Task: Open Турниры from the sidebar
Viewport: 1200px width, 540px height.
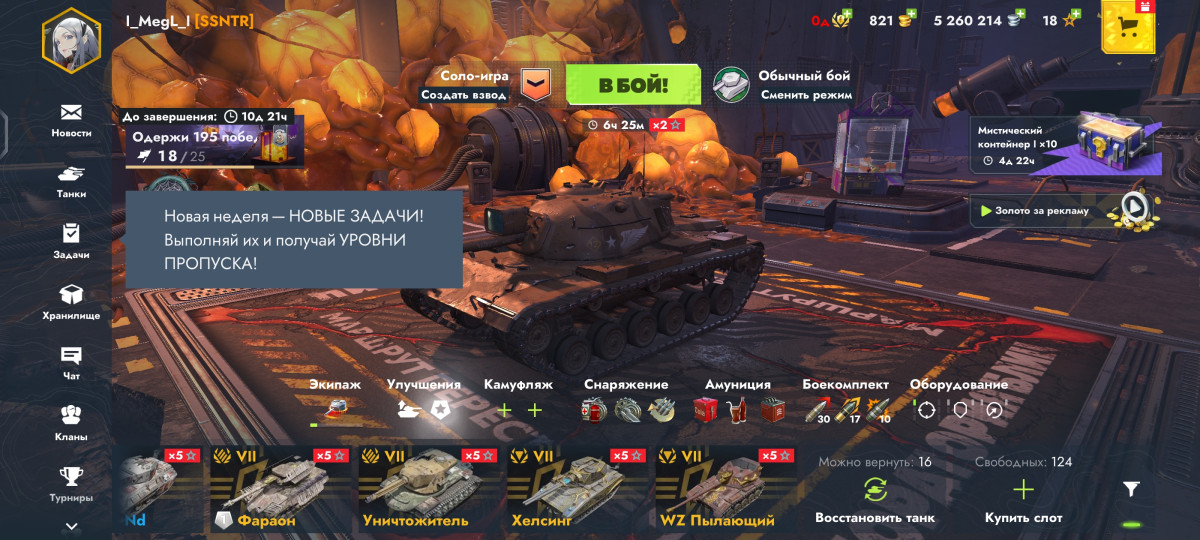Action: point(71,484)
